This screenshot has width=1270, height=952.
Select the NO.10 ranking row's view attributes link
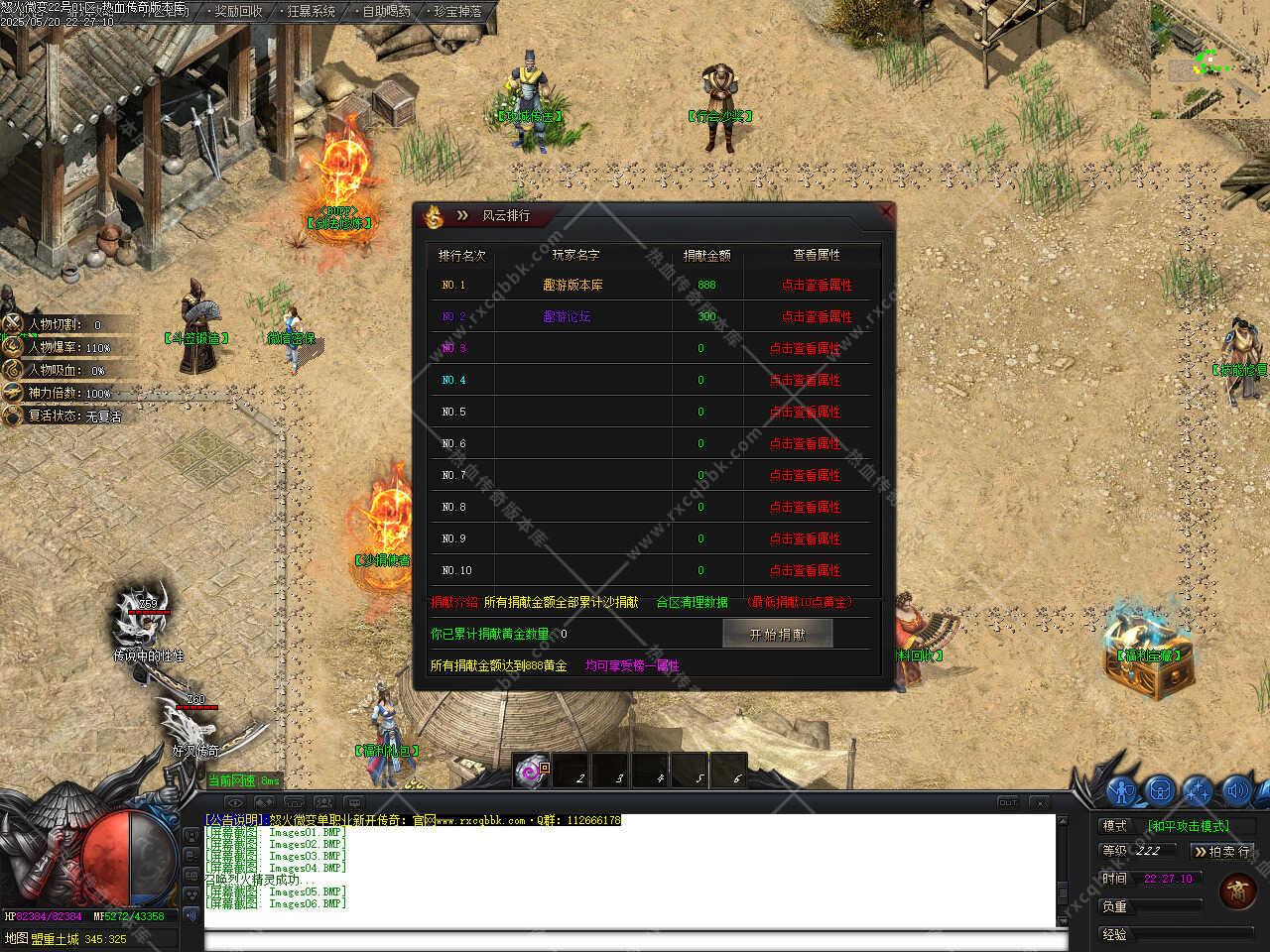(x=805, y=570)
